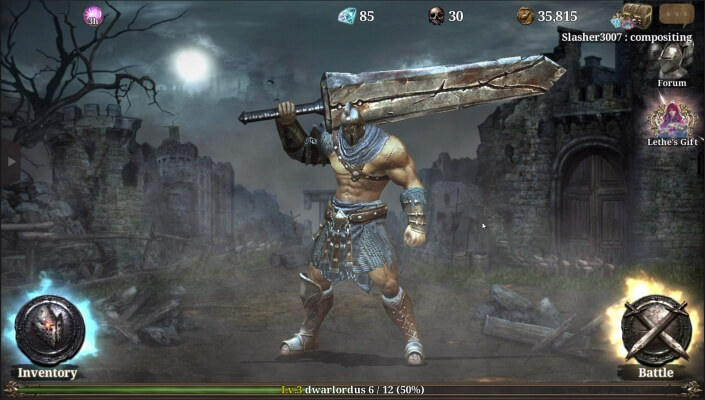
Task: Open the Inventory
Action: [x=48, y=332]
